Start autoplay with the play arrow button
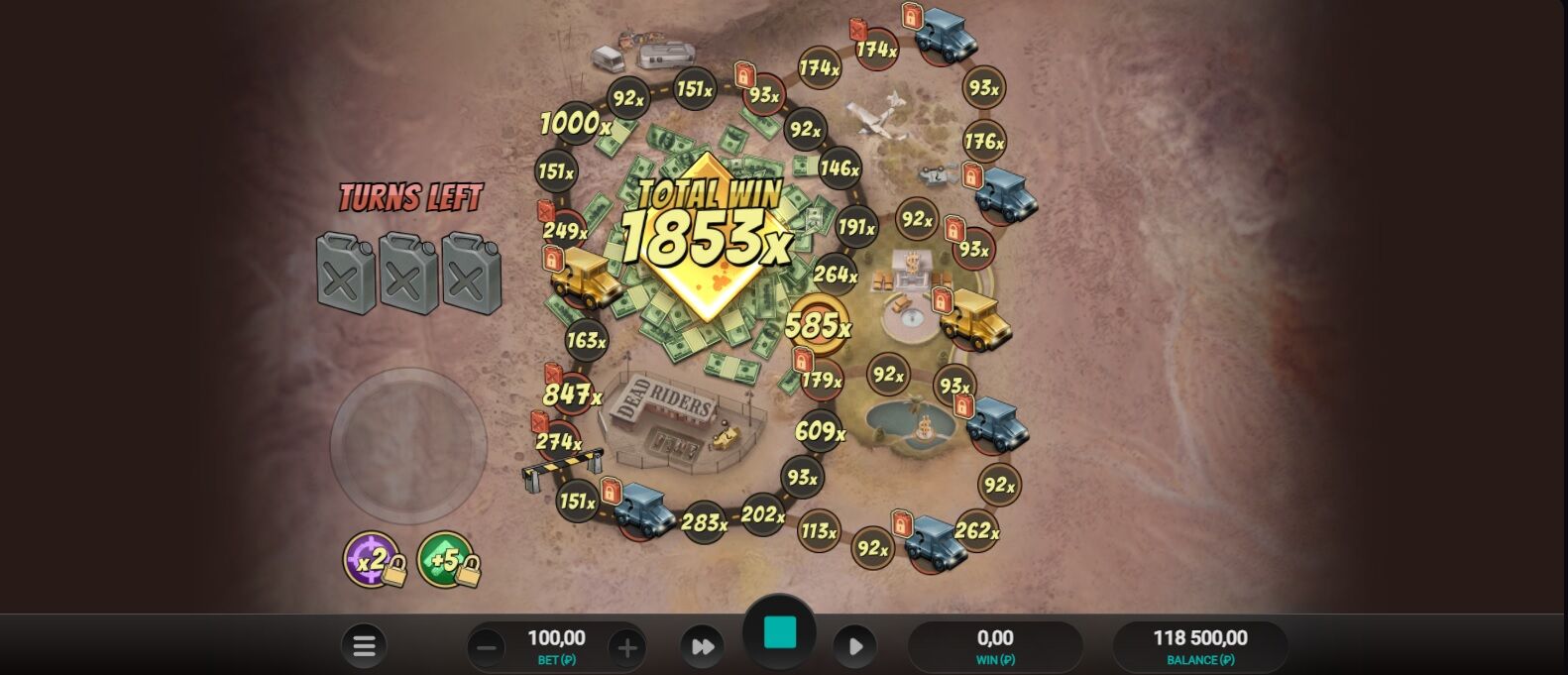Image resolution: width=1568 pixels, height=675 pixels. pos(855,647)
